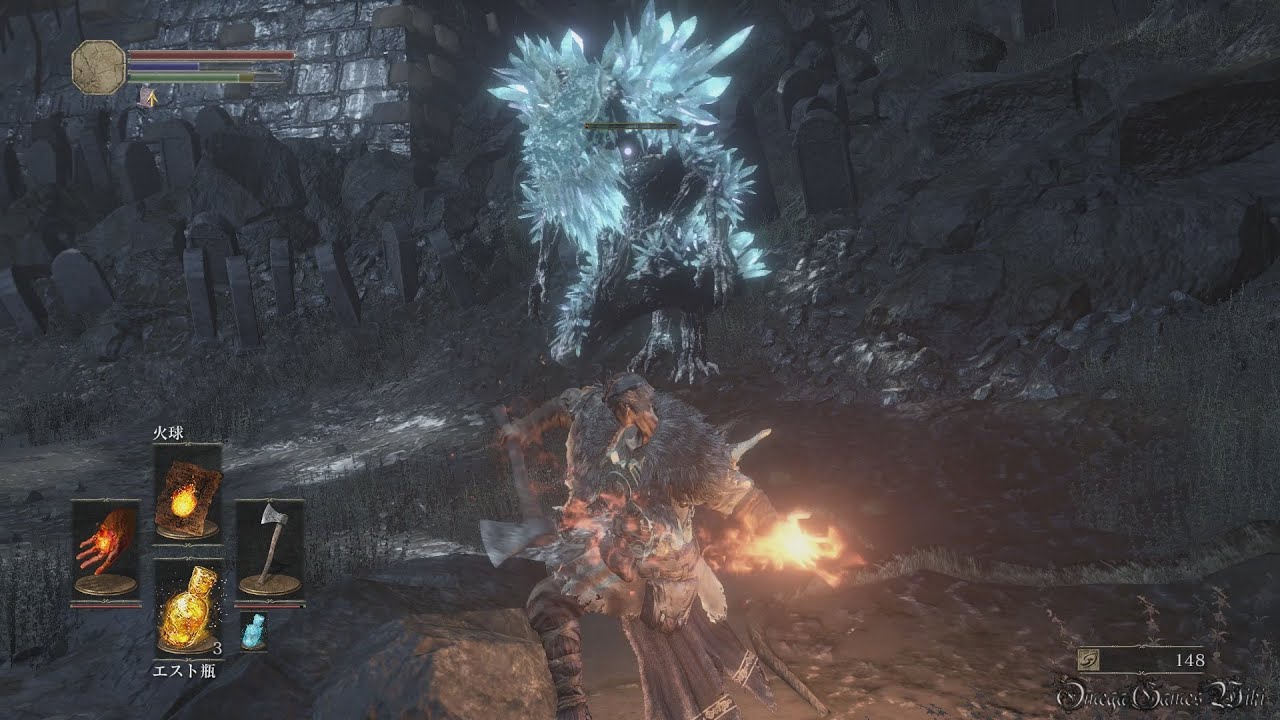Click the small blue flask icon

(x=254, y=631)
